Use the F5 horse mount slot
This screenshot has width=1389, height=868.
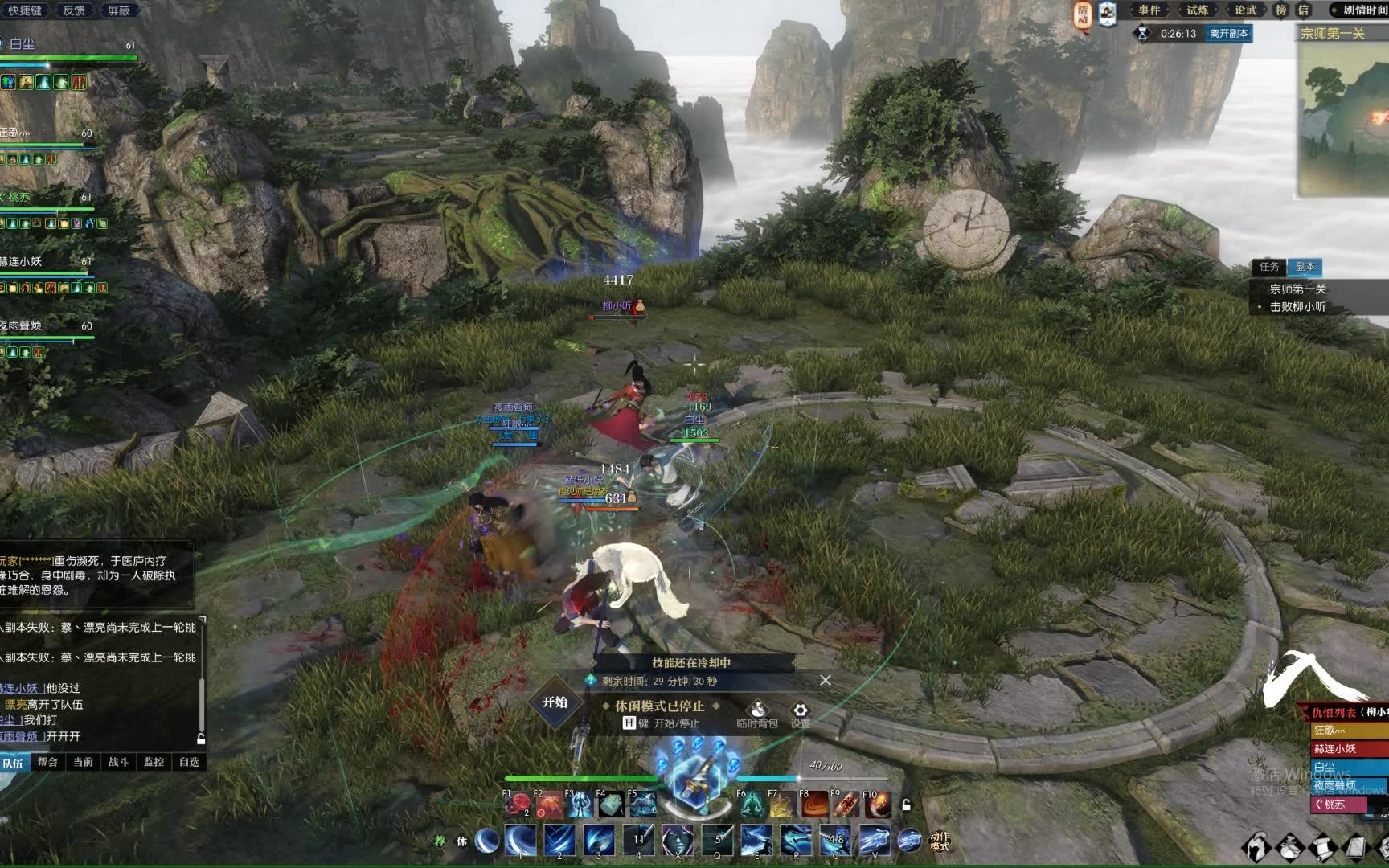pyautogui.click(x=643, y=805)
